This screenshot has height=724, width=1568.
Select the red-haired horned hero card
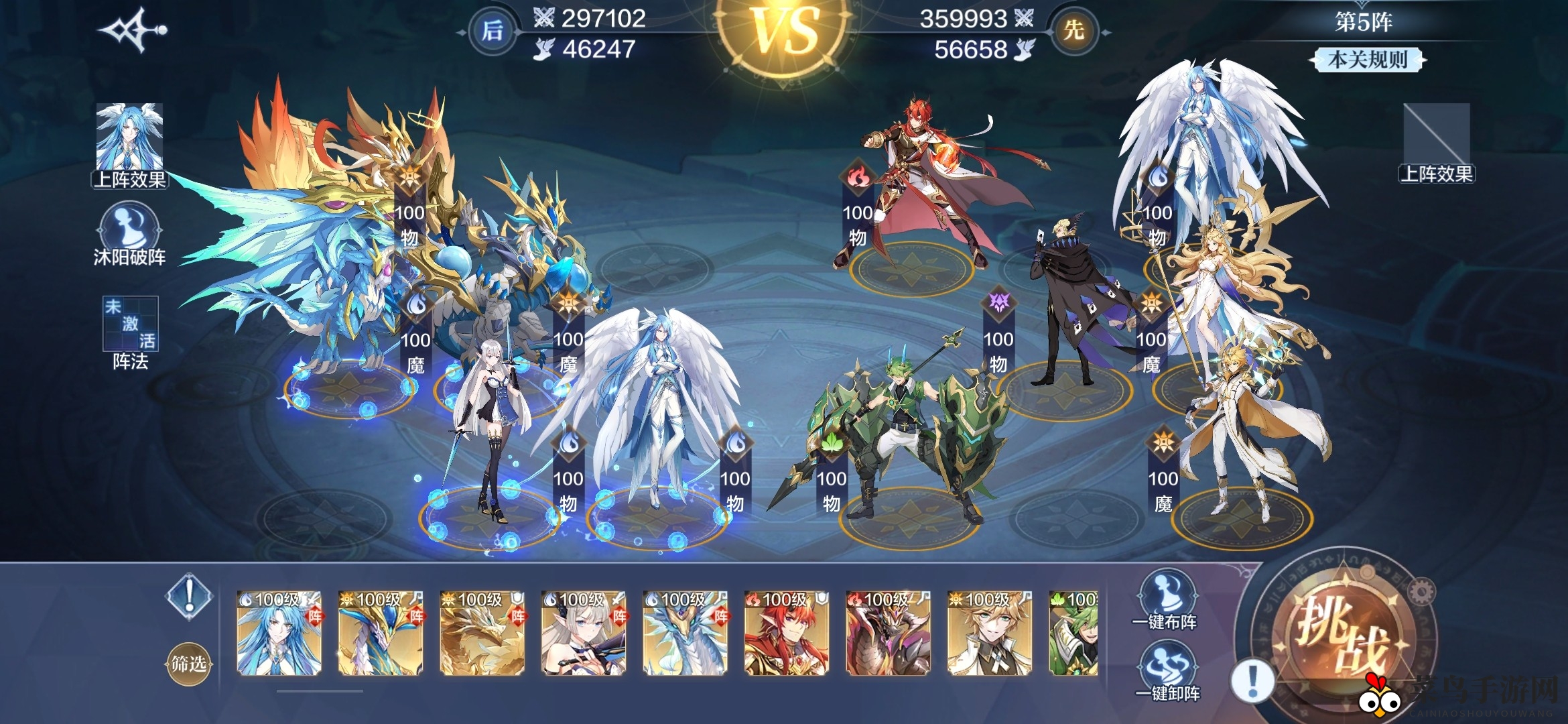tap(787, 632)
